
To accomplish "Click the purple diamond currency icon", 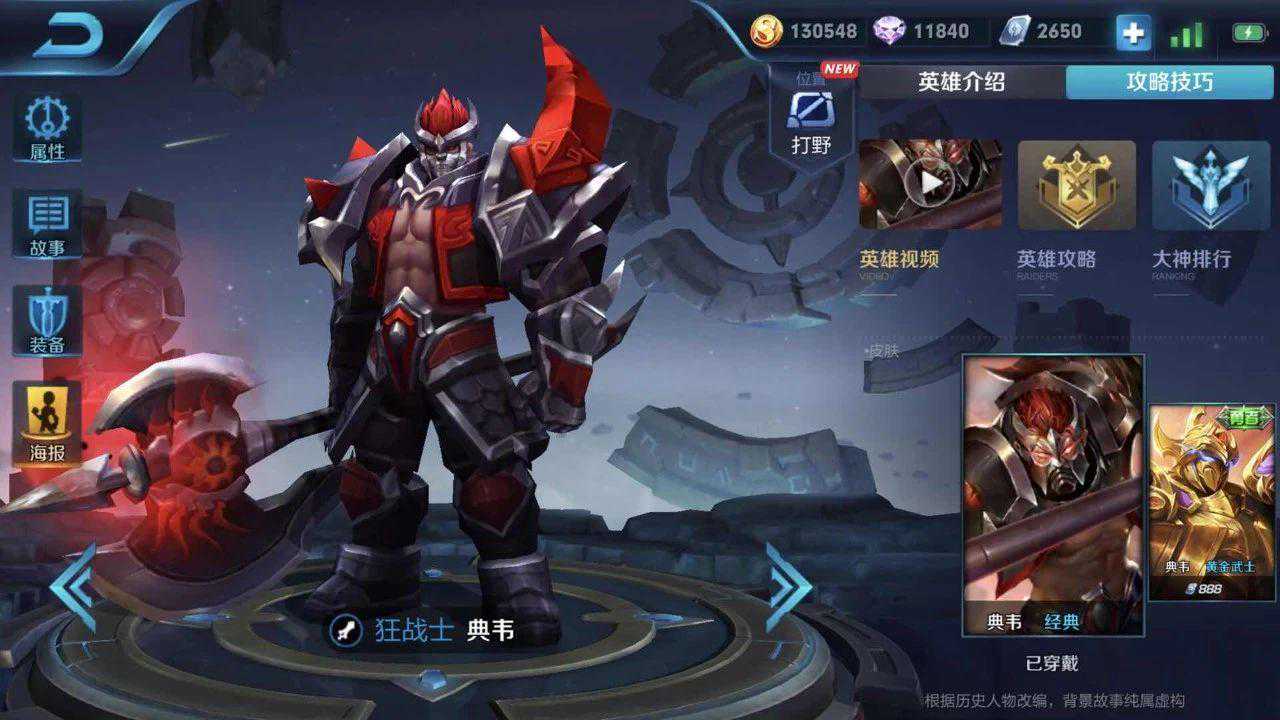I will click(888, 31).
